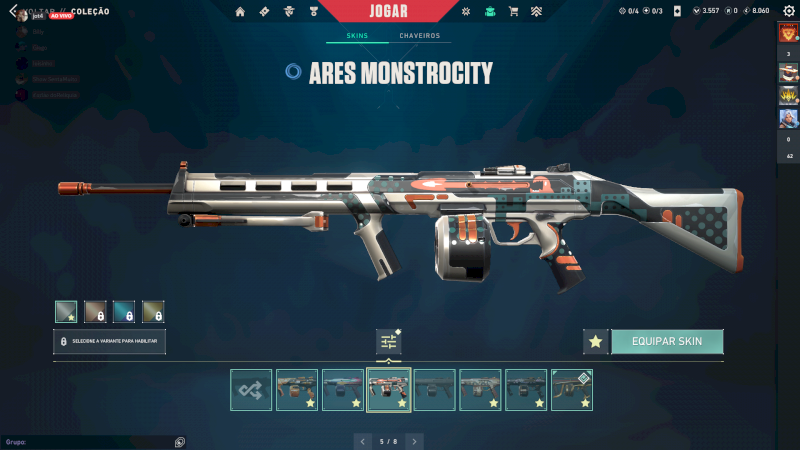Select the random skin shuffle tile
This screenshot has height=450, width=800.
[x=251, y=390]
